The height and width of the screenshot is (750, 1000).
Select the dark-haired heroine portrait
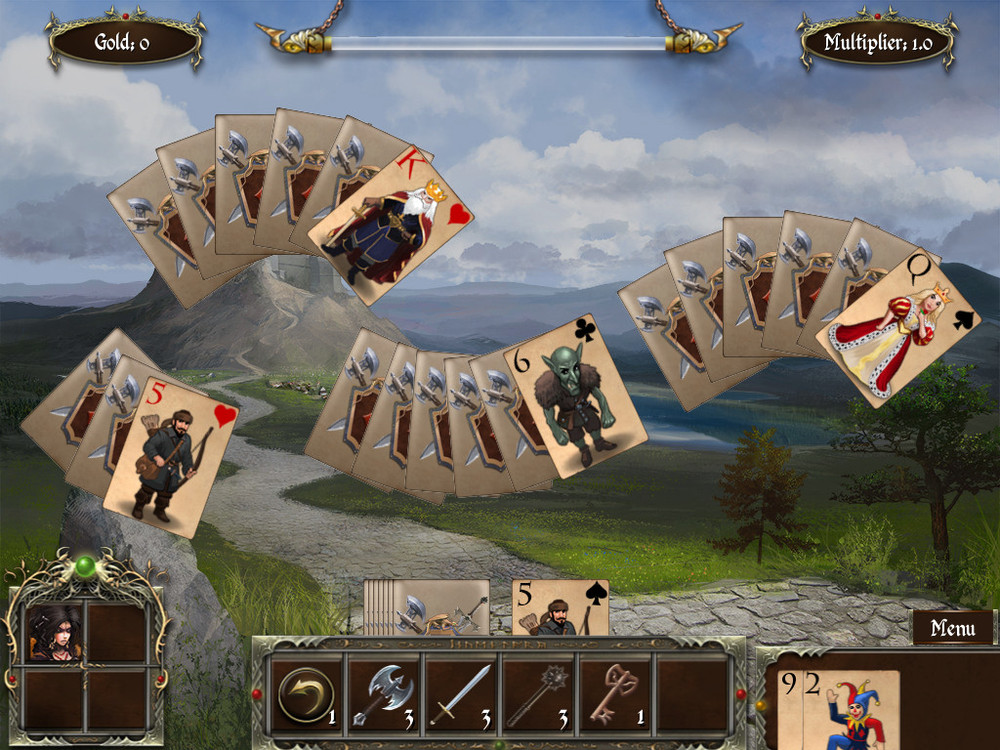(53, 632)
